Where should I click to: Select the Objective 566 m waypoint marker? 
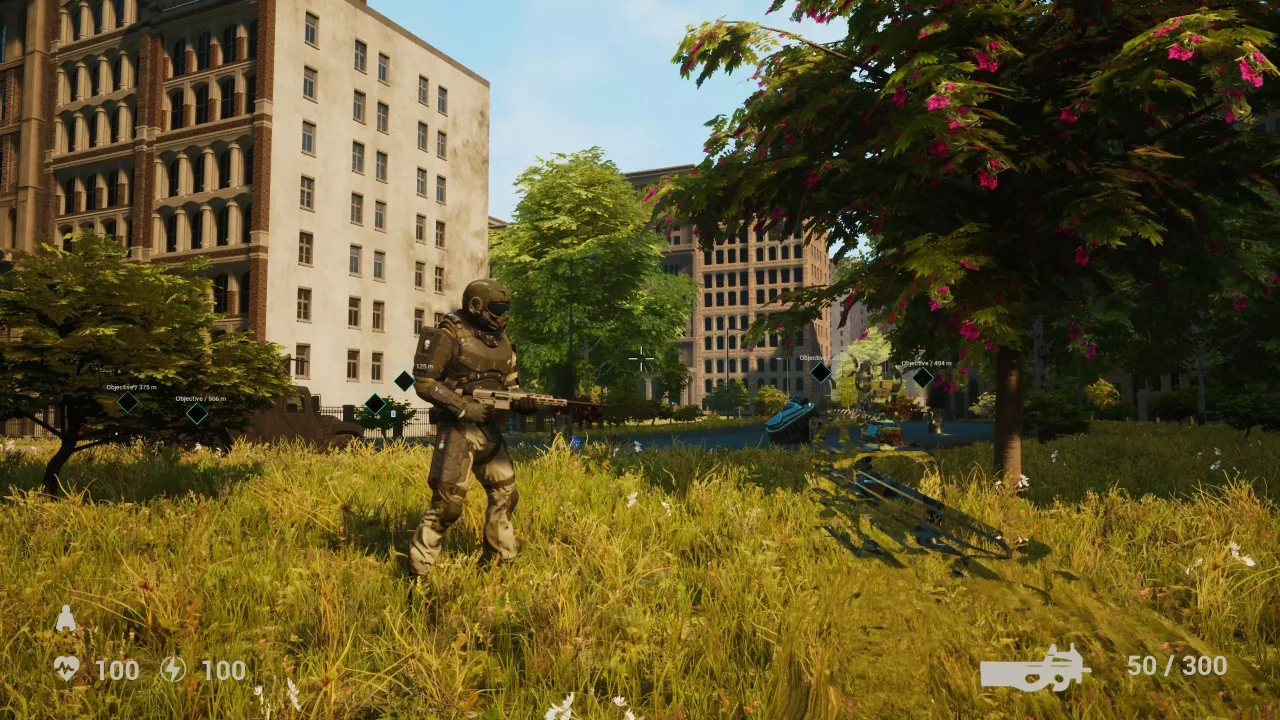coord(197,413)
